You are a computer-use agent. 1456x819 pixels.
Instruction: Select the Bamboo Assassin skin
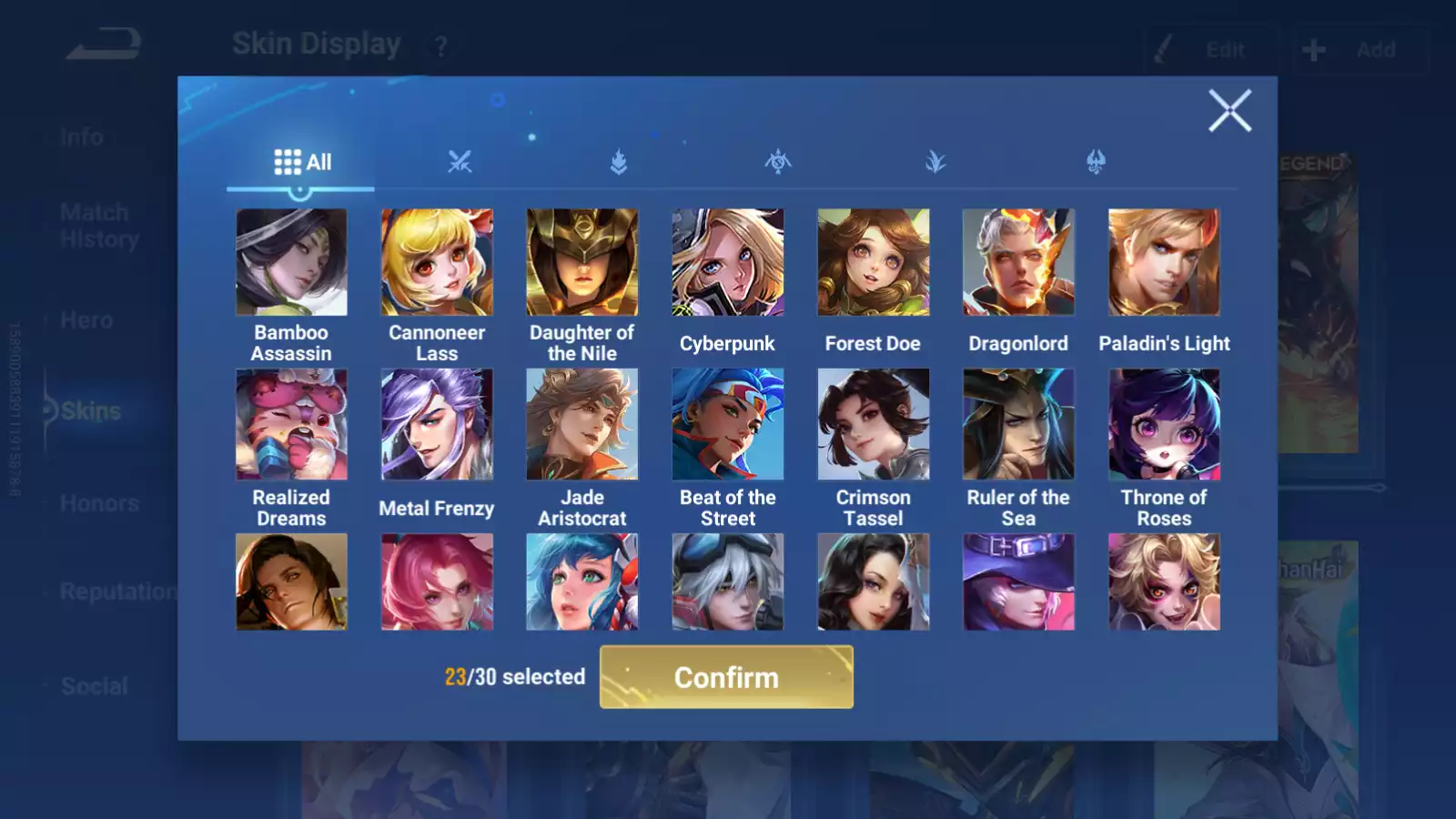pos(291,262)
